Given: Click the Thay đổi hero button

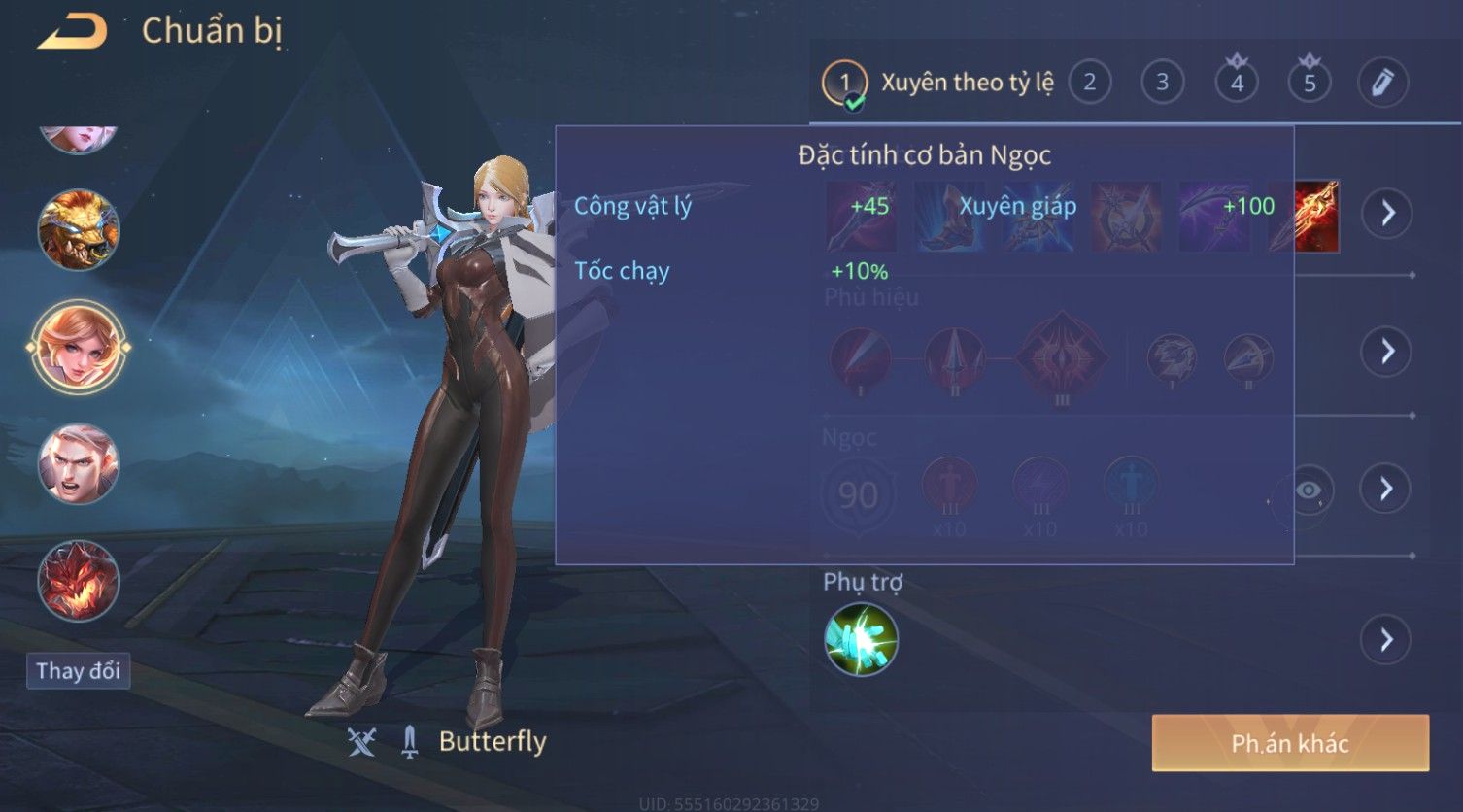Looking at the screenshot, I should click(x=78, y=671).
